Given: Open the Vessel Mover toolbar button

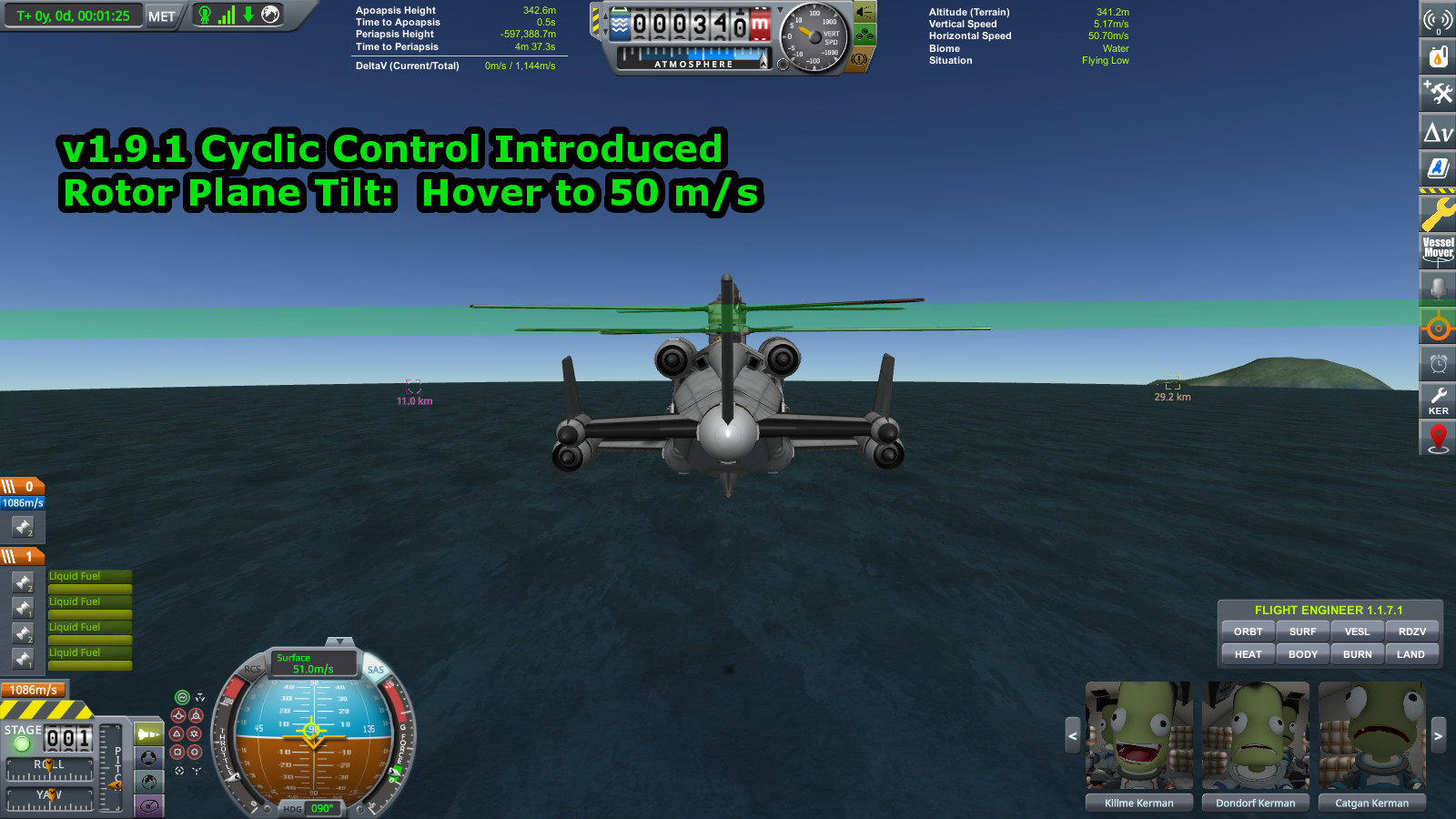Looking at the screenshot, I should pyautogui.click(x=1438, y=249).
